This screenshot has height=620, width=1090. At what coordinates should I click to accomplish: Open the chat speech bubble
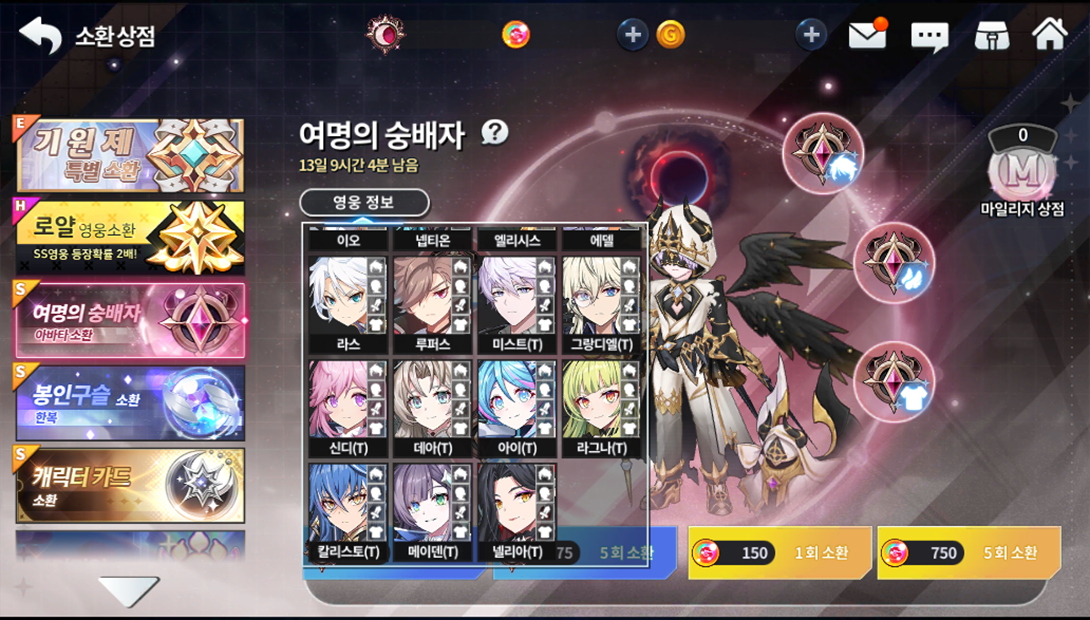tap(929, 37)
